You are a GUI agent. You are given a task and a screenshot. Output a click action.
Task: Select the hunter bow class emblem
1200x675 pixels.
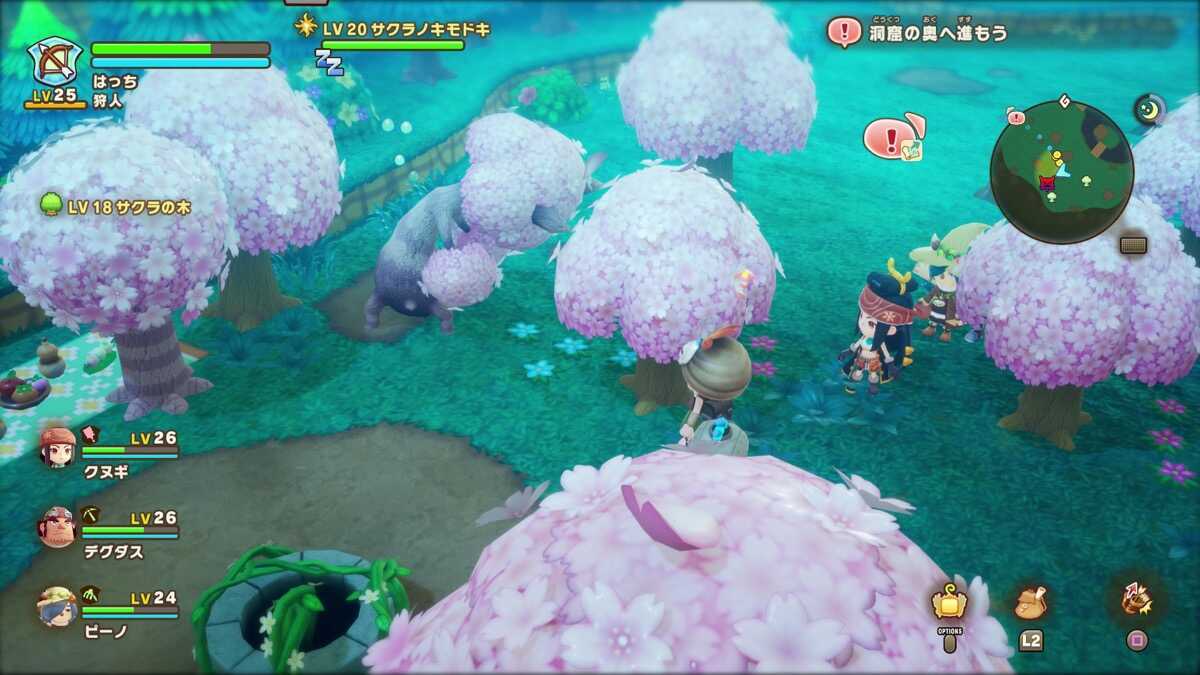pyautogui.click(x=54, y=62)
